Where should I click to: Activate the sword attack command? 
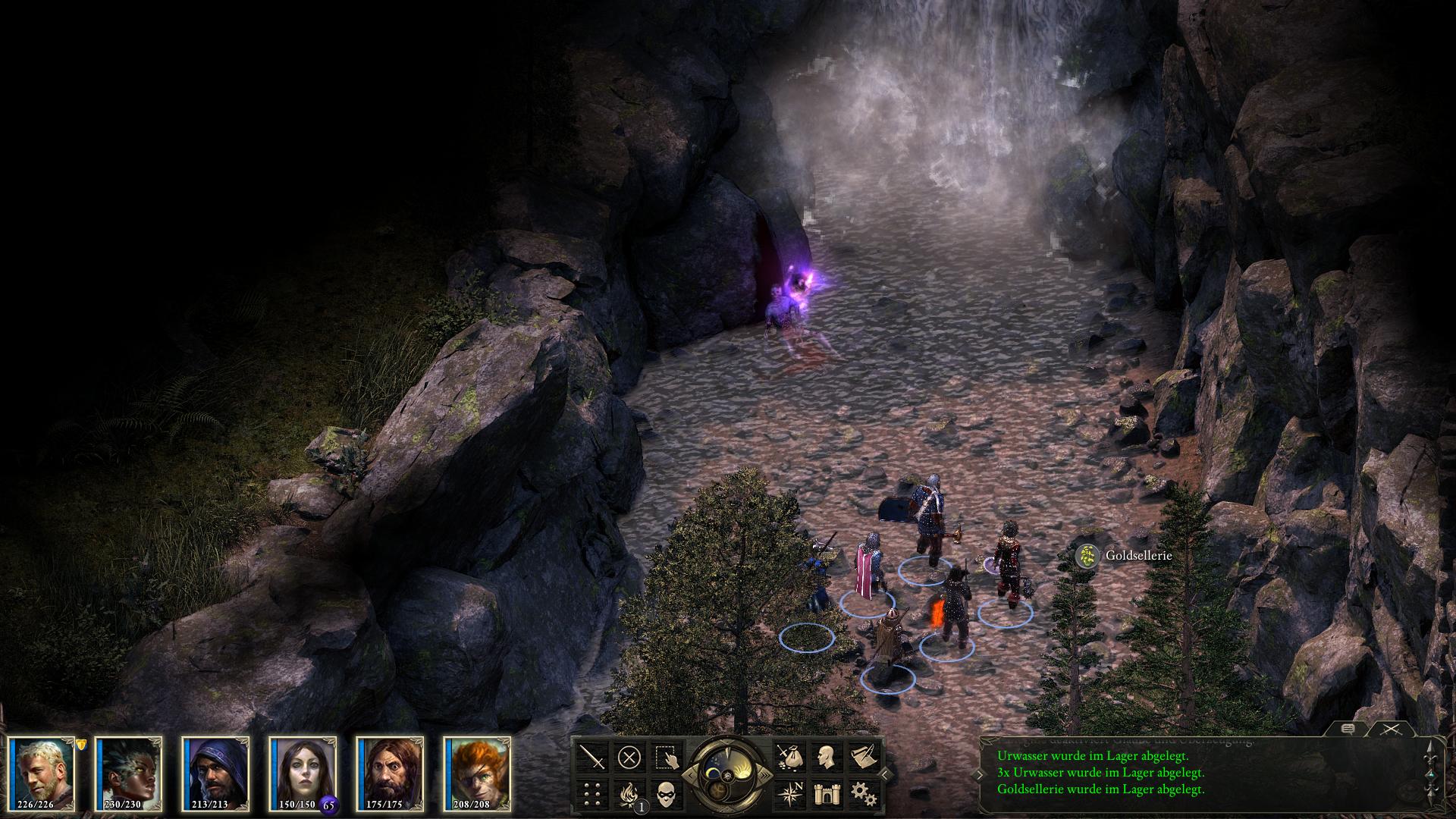click(x=592, y=757)
